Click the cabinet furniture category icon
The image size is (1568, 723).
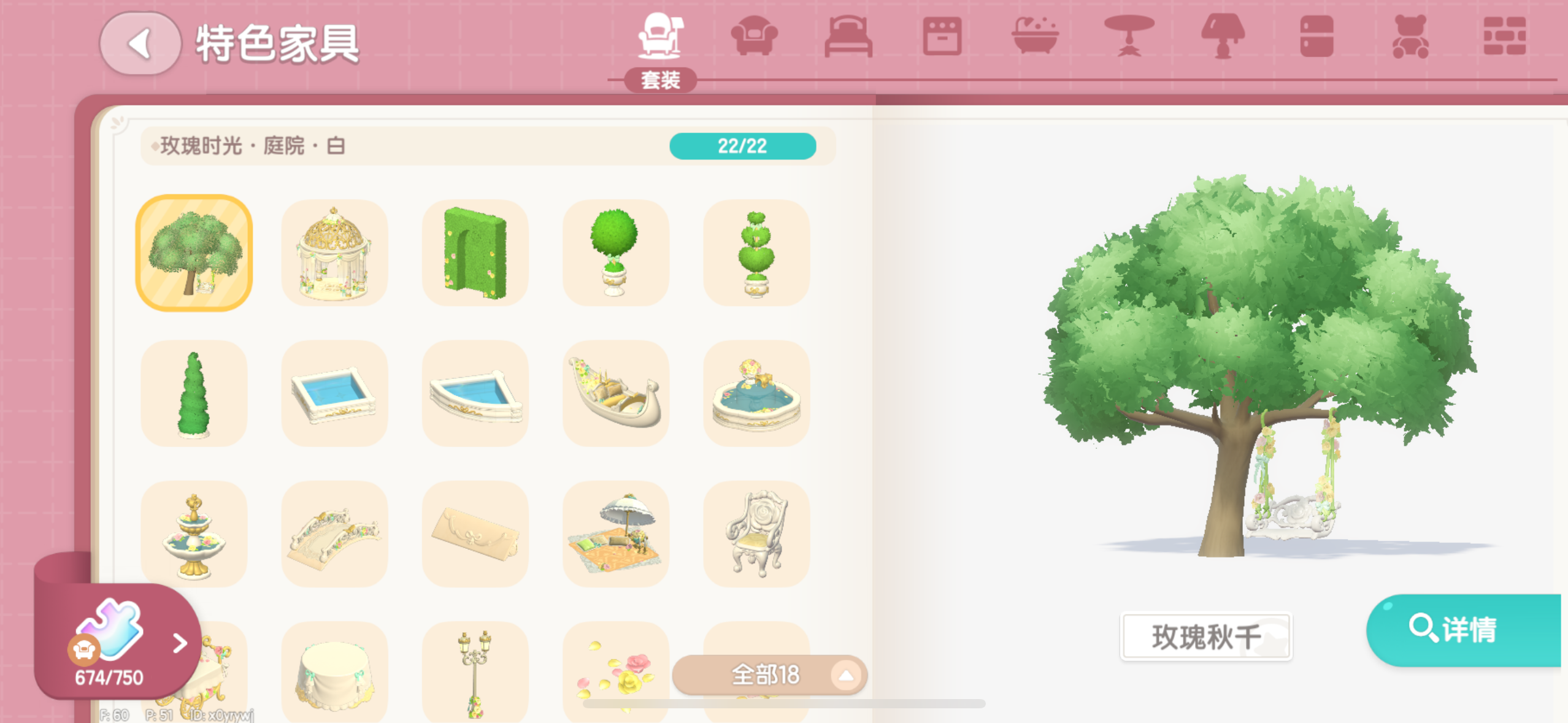1318,38
